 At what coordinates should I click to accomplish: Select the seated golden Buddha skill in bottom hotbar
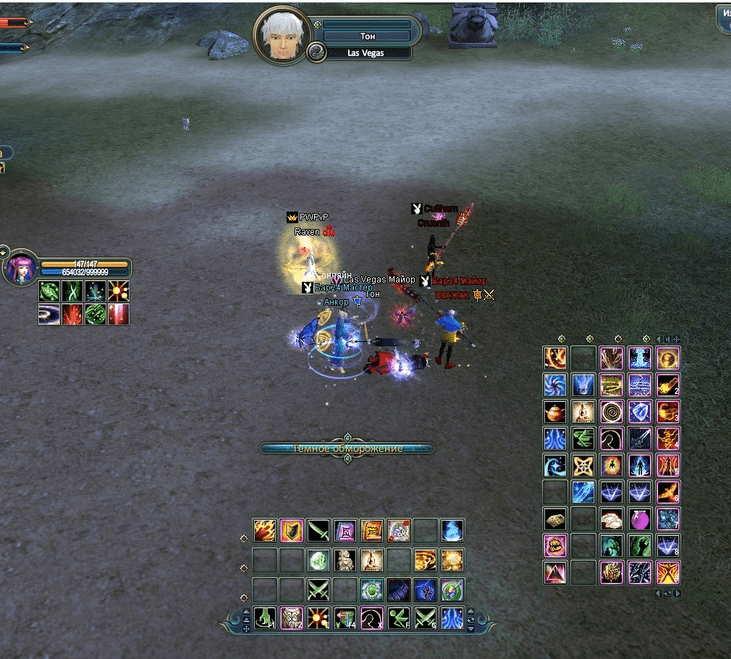[x=372, y=560]
